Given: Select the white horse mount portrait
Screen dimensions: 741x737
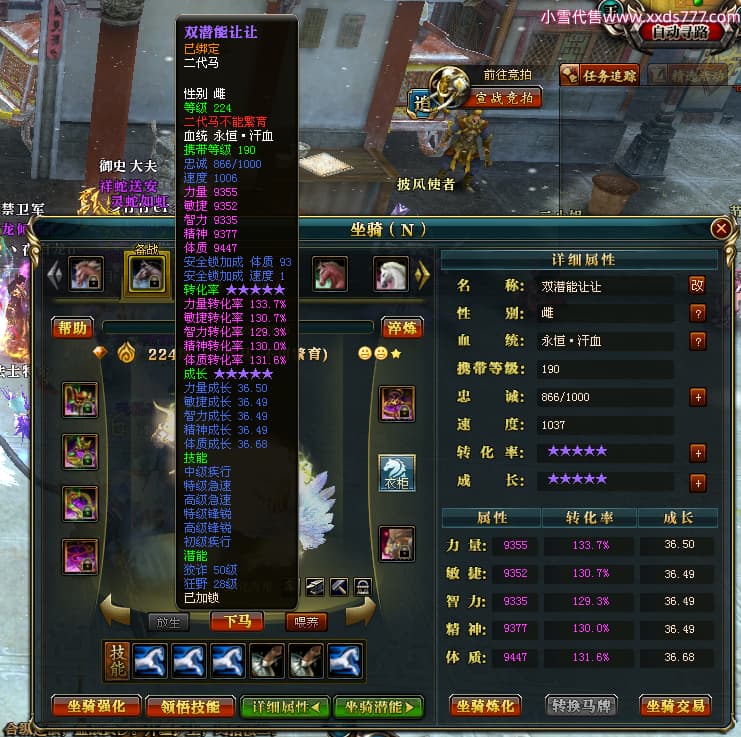Looking at the screenshot, I should [391, 273].
